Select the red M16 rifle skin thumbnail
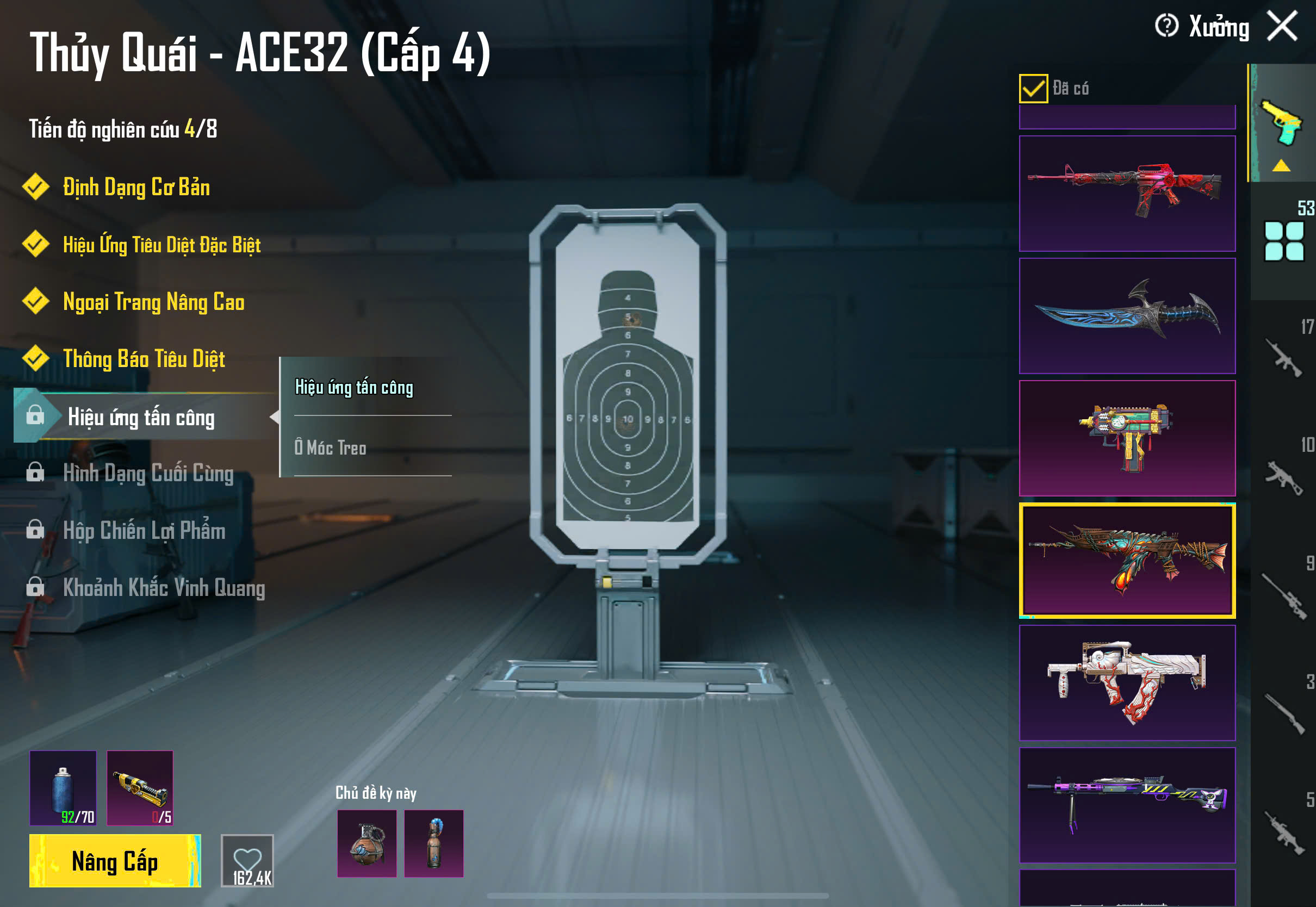 point(1127,193)
